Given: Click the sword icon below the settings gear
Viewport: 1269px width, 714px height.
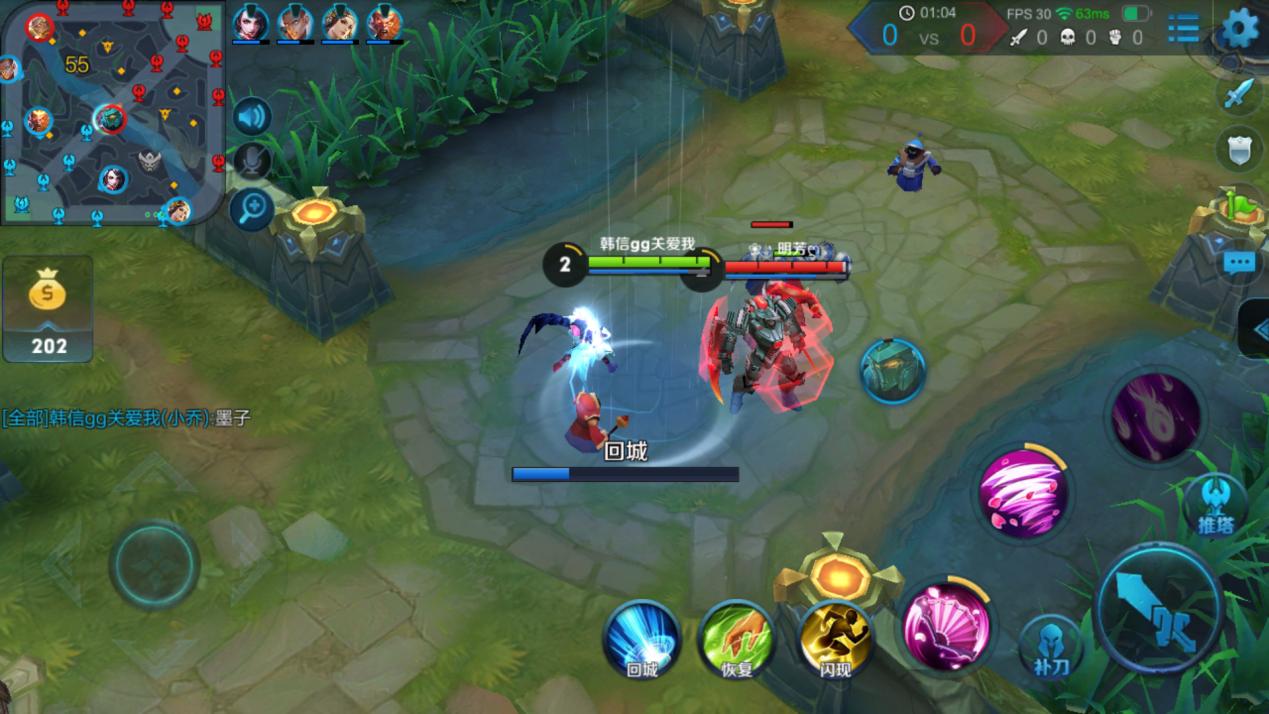Looking at the screenshot, I should point(1239,95).
